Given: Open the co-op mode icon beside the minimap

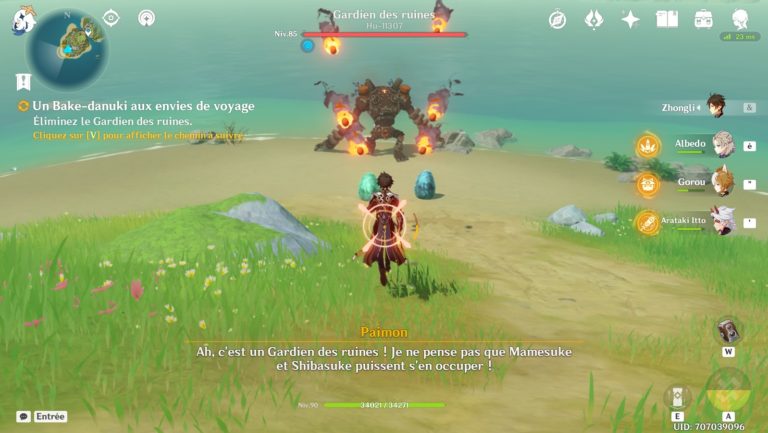Looking at the screenshot, I should 147,18.
